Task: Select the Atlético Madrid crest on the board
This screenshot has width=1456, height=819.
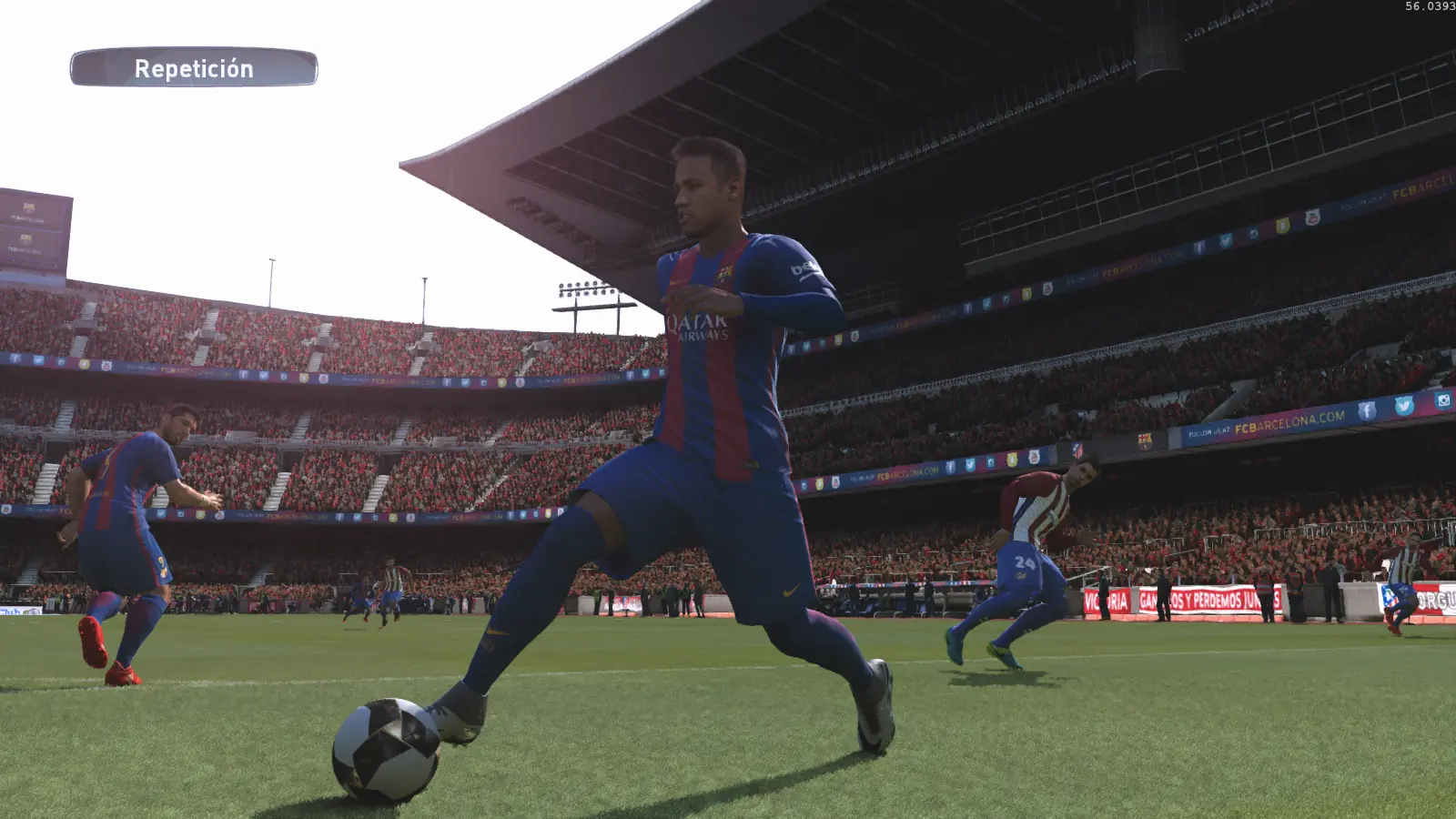Action: coord(1076,451)
